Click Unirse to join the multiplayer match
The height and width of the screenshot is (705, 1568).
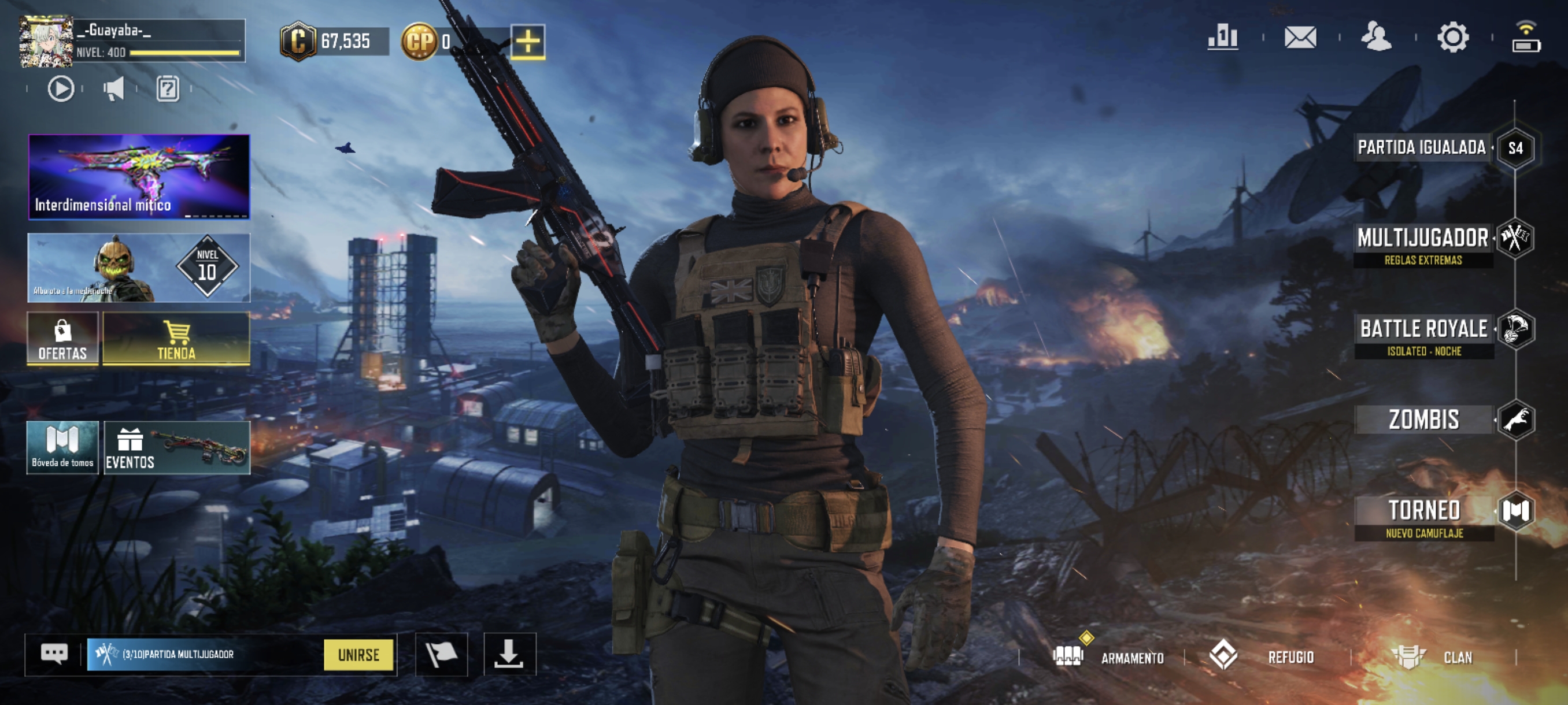(x=358, y=655)
